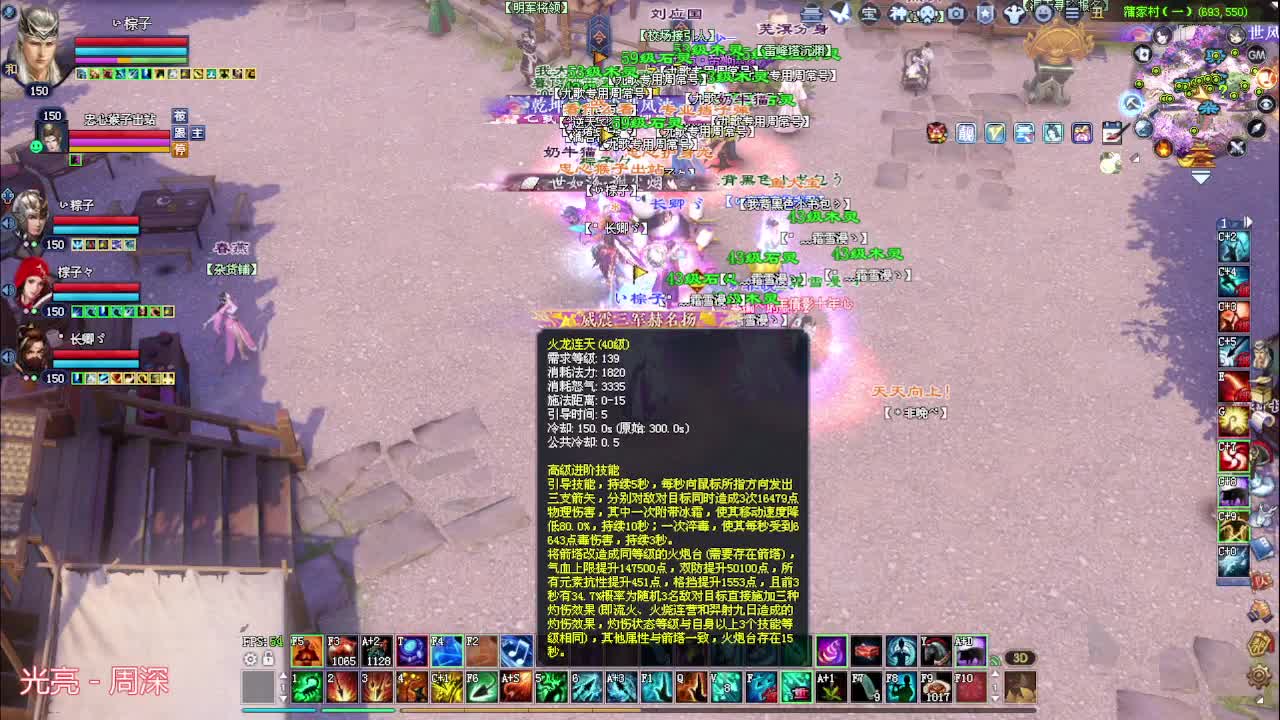Toggle the 3D camera button at bottom right

[1020, 656]
